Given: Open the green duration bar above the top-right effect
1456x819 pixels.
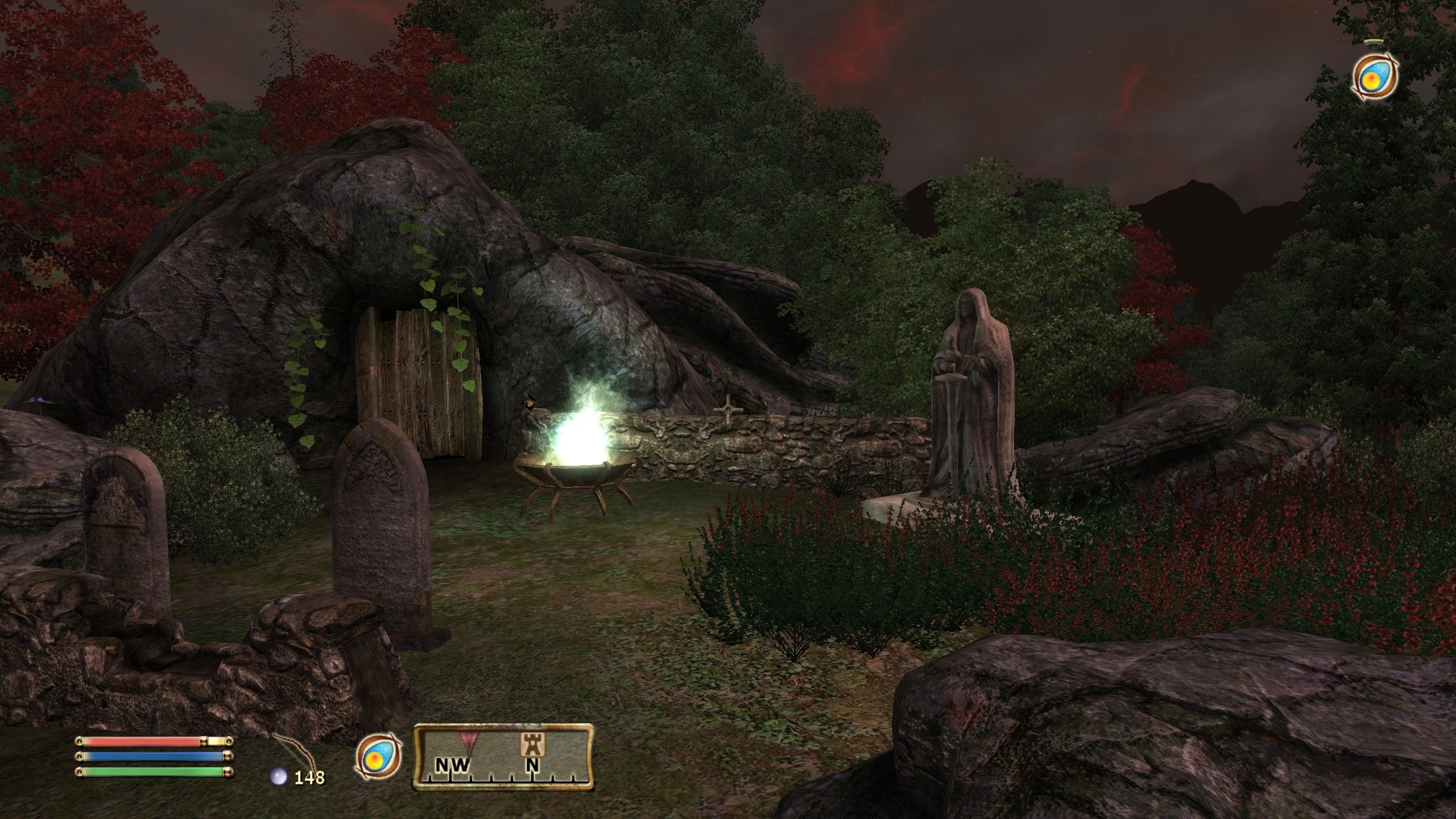Looking at the screenshot, I should (1373, 42).
